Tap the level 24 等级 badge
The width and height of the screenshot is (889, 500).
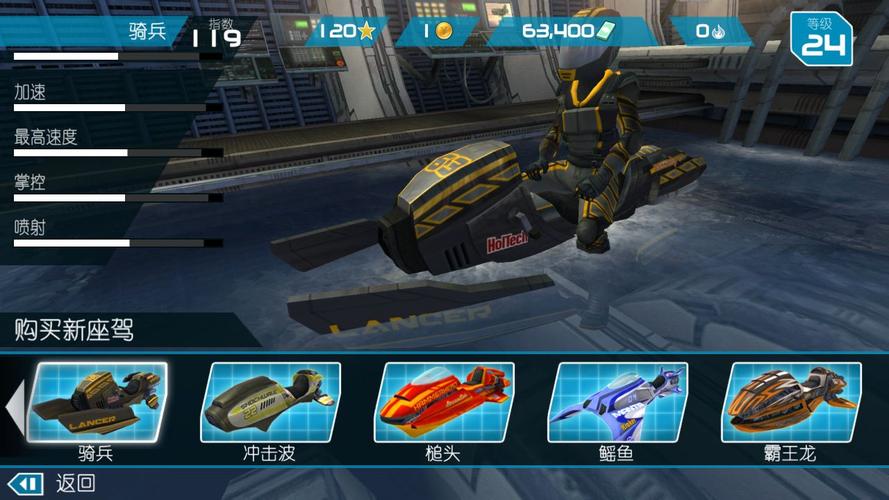click(822, 38)
